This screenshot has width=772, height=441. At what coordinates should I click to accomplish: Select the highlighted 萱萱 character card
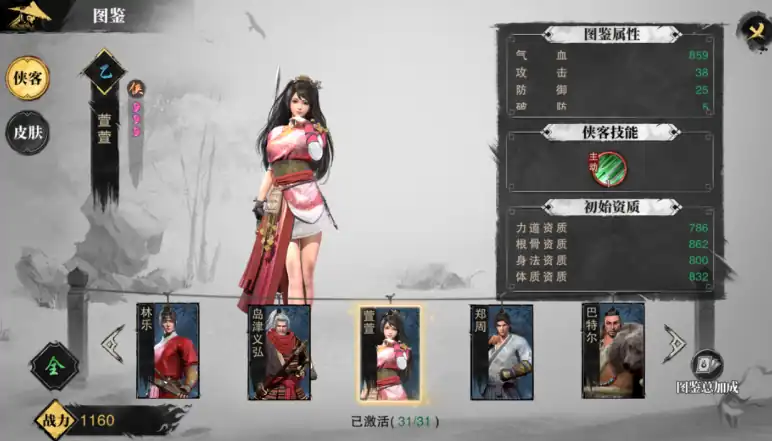[x=390, y=352]
